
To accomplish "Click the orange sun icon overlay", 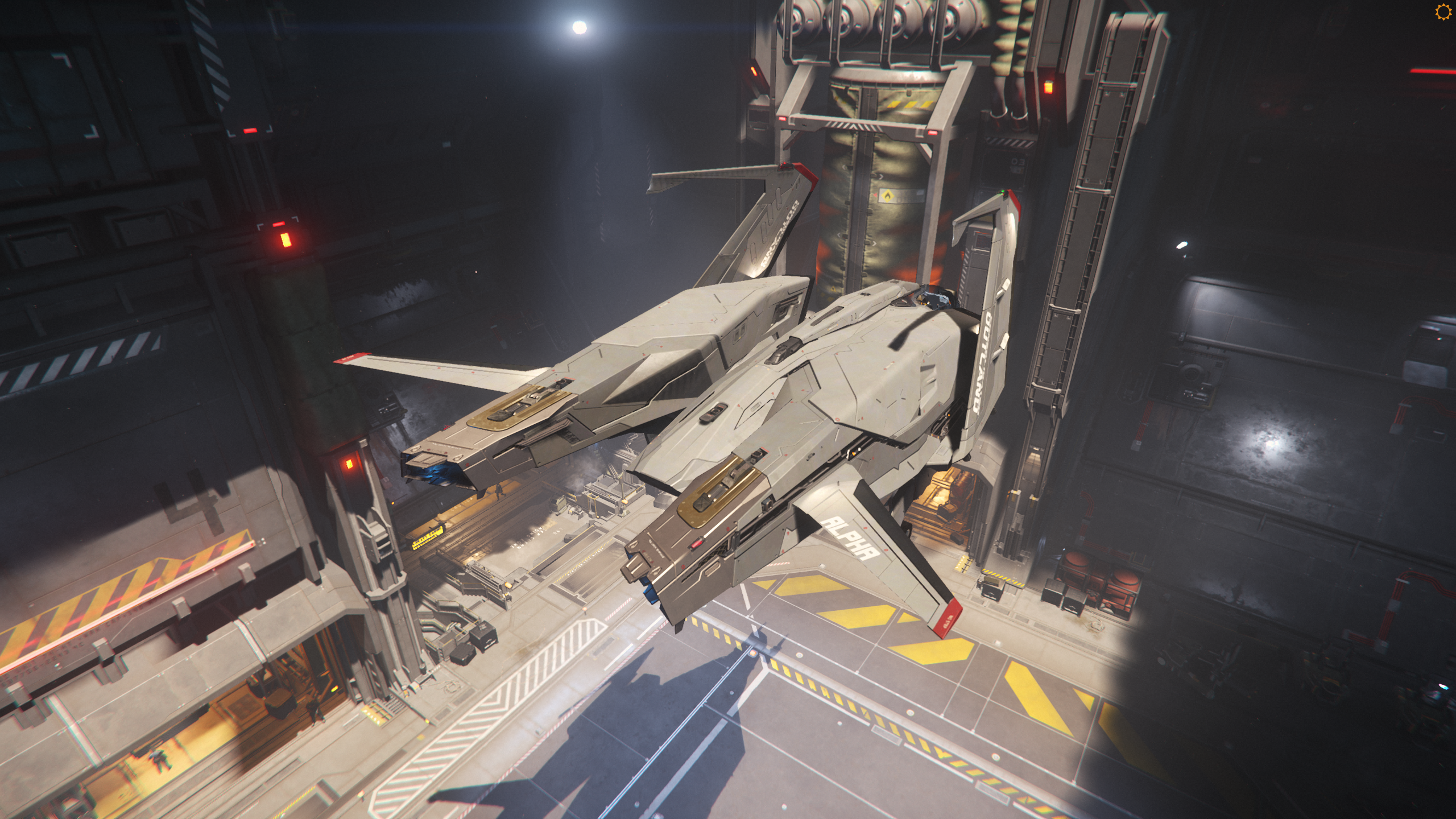I will [1442, 12].
